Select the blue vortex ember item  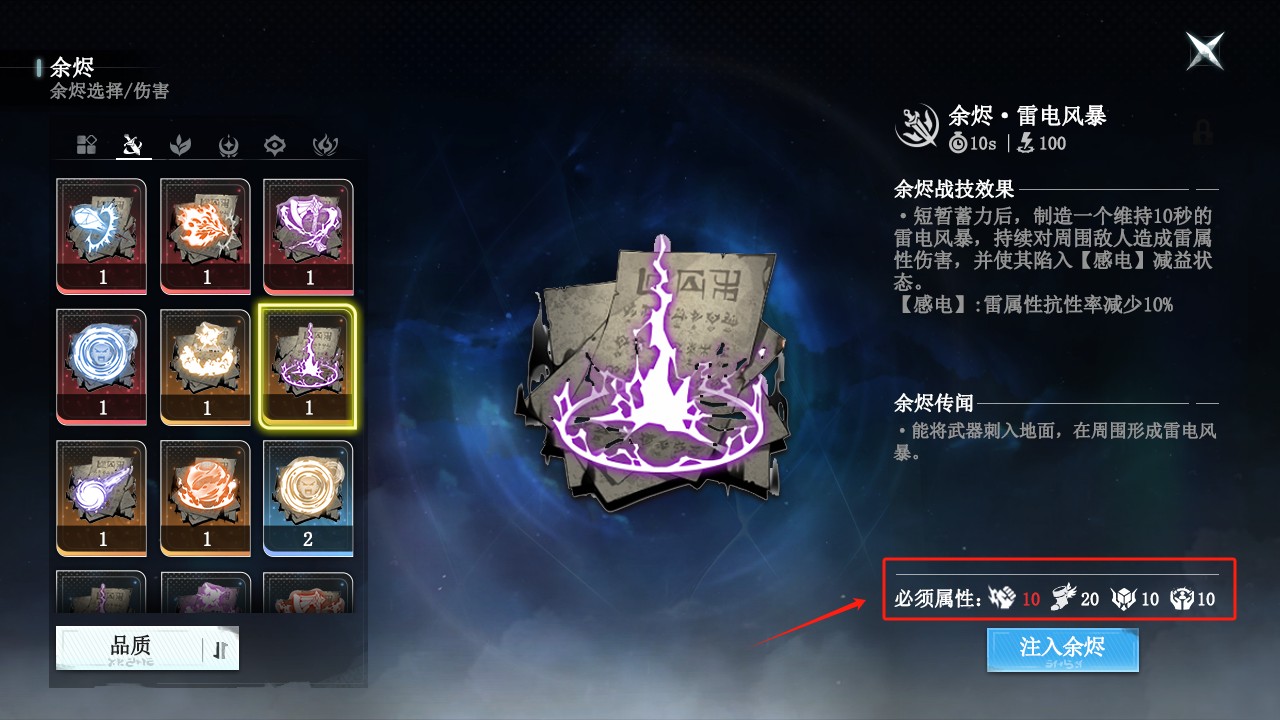coord(101,367)
